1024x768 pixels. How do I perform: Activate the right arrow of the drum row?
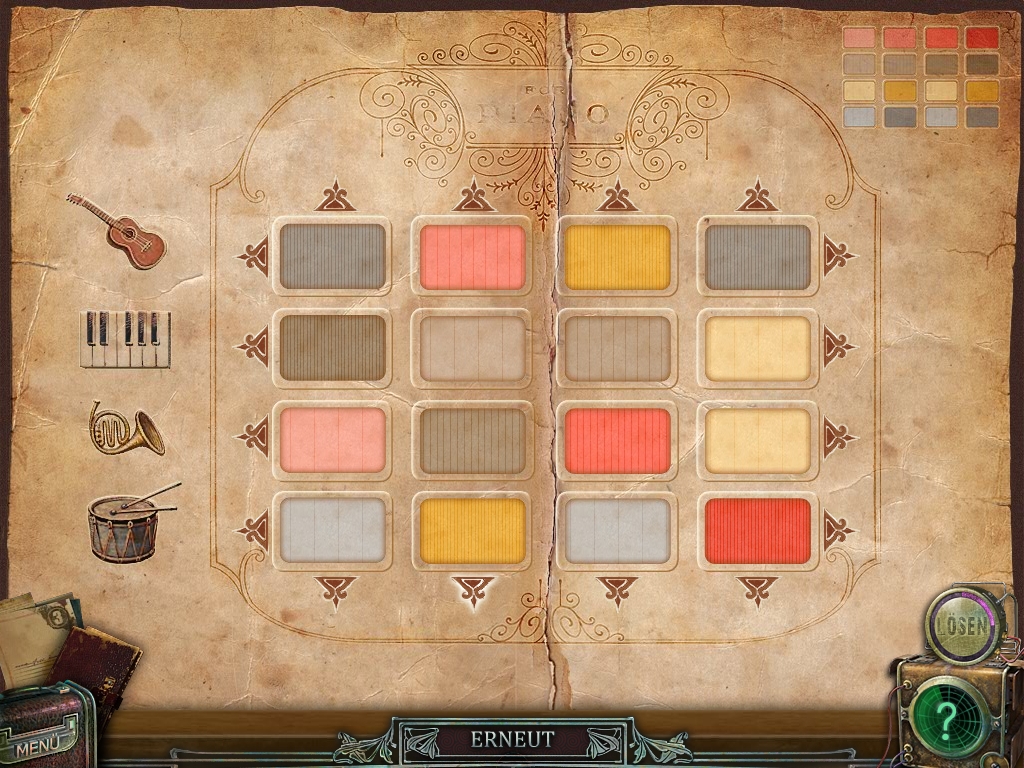[836, 530]
